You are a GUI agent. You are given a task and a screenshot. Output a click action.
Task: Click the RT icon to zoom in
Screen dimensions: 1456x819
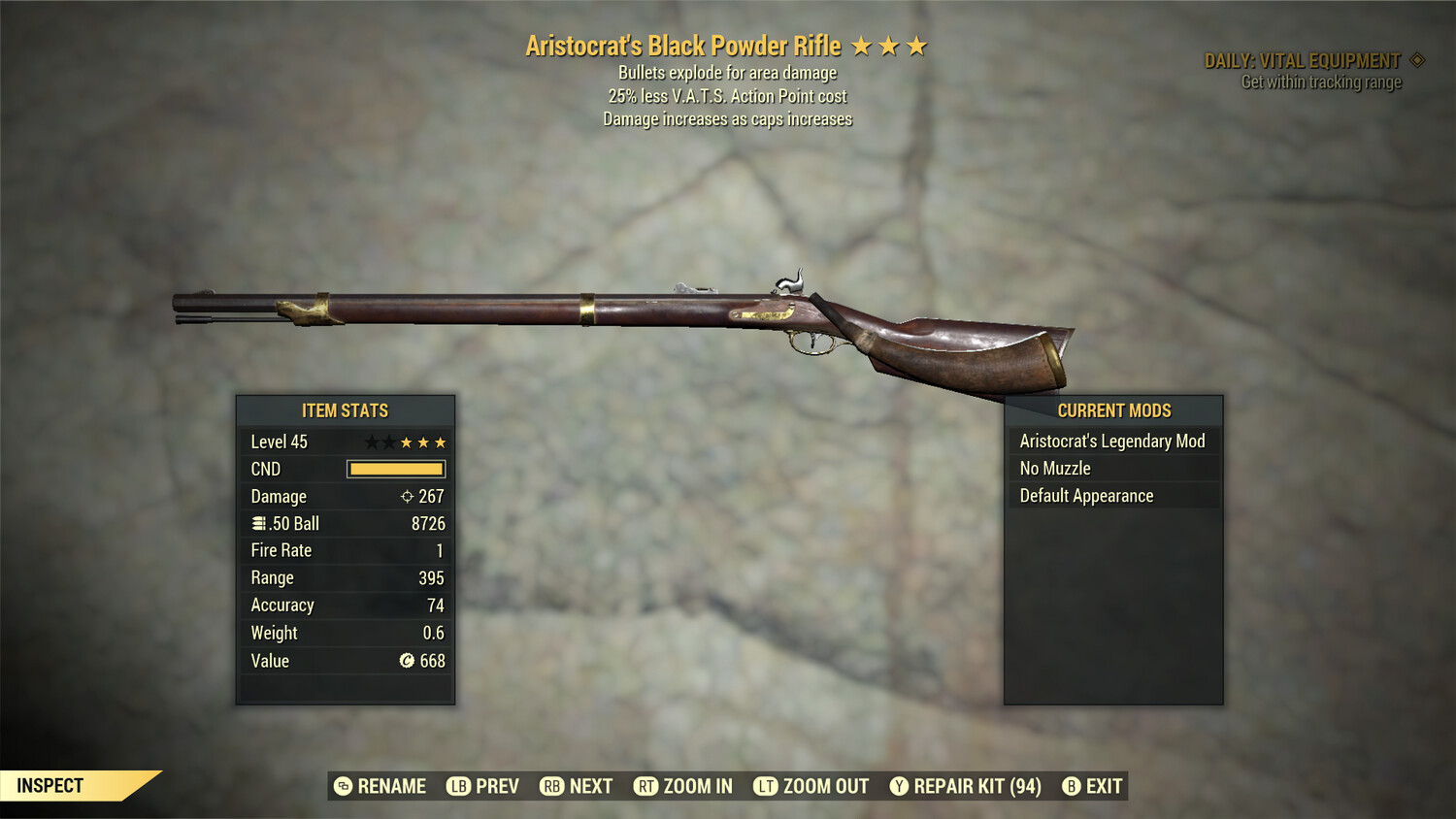click(x=645, y=786)
